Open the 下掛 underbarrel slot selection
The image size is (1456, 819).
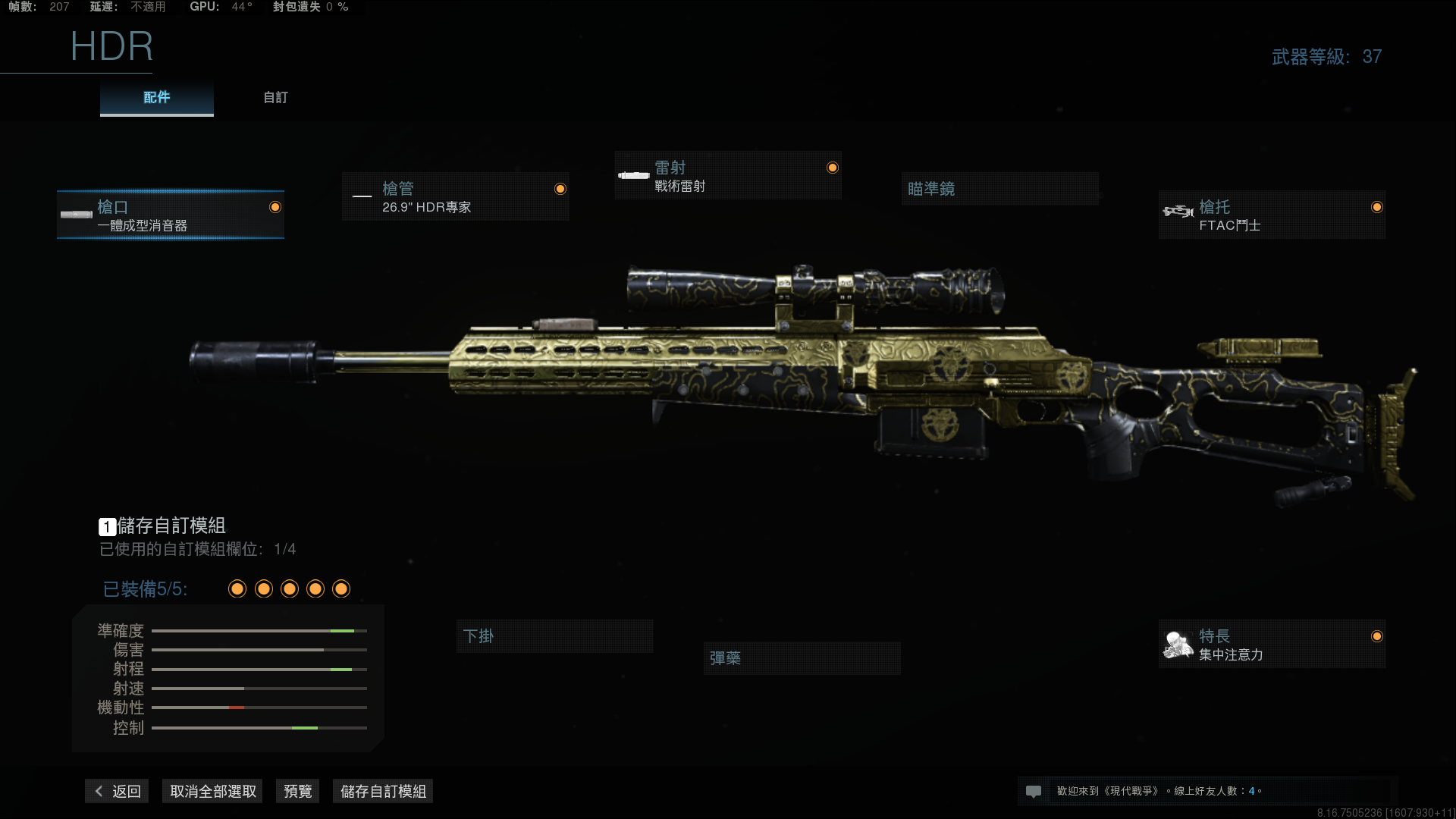(554, 636)
